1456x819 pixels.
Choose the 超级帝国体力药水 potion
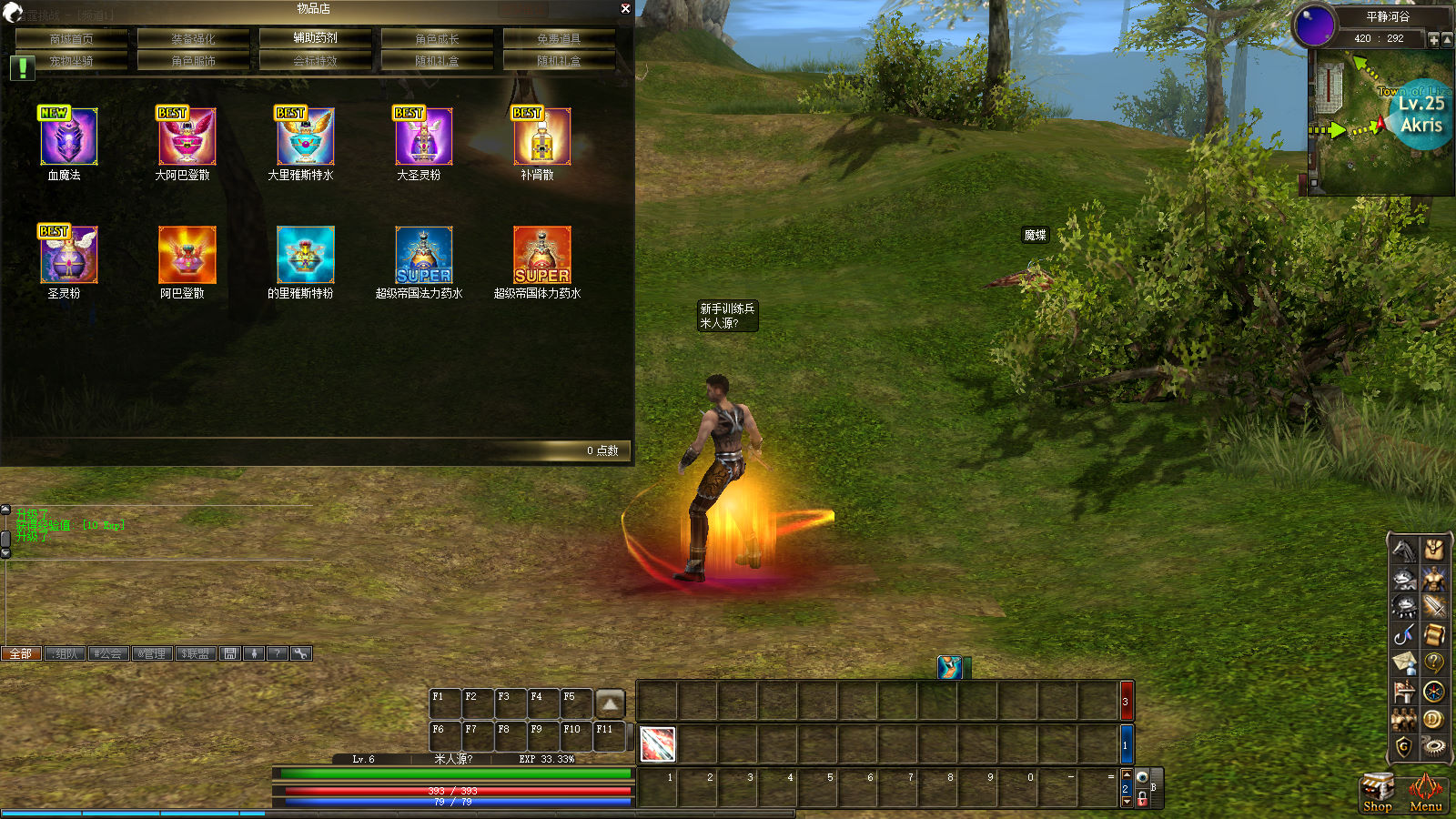(541, 255)
